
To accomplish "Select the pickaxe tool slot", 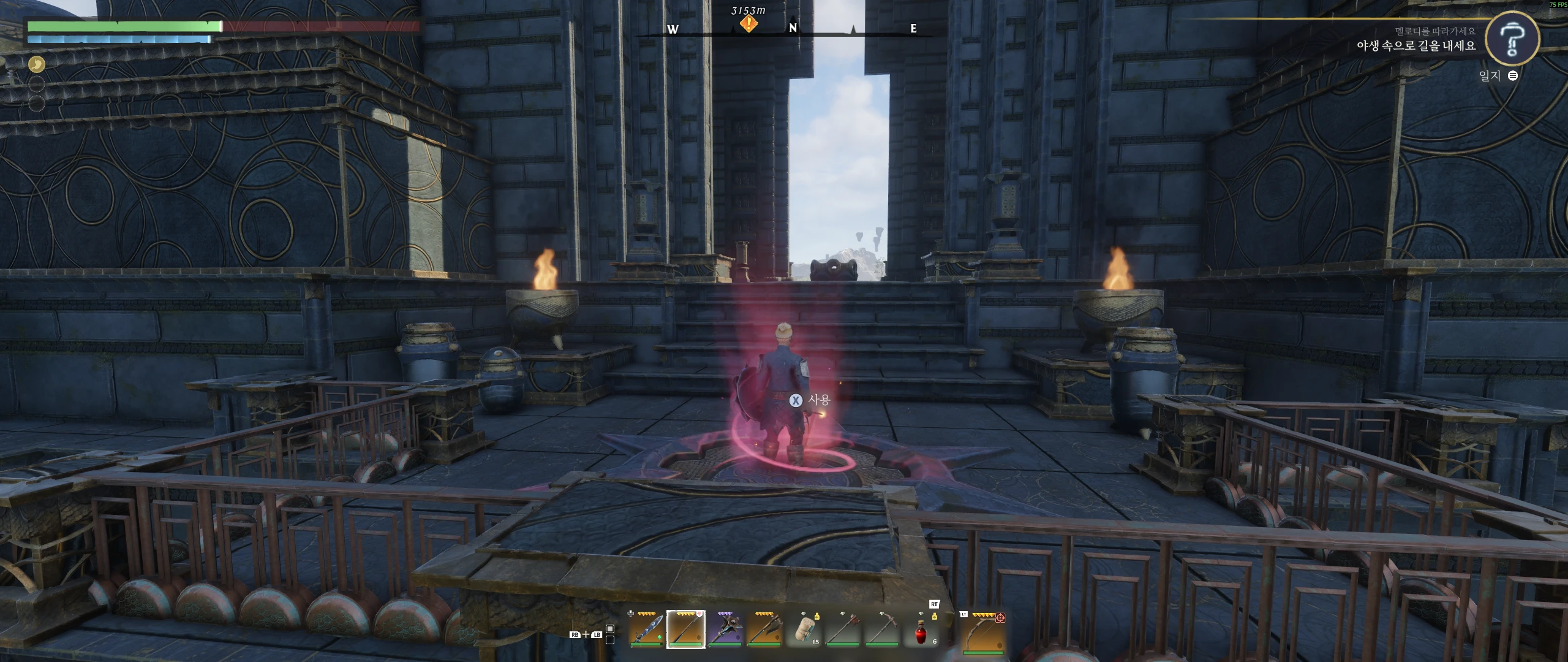I will (x=883, y=630).
